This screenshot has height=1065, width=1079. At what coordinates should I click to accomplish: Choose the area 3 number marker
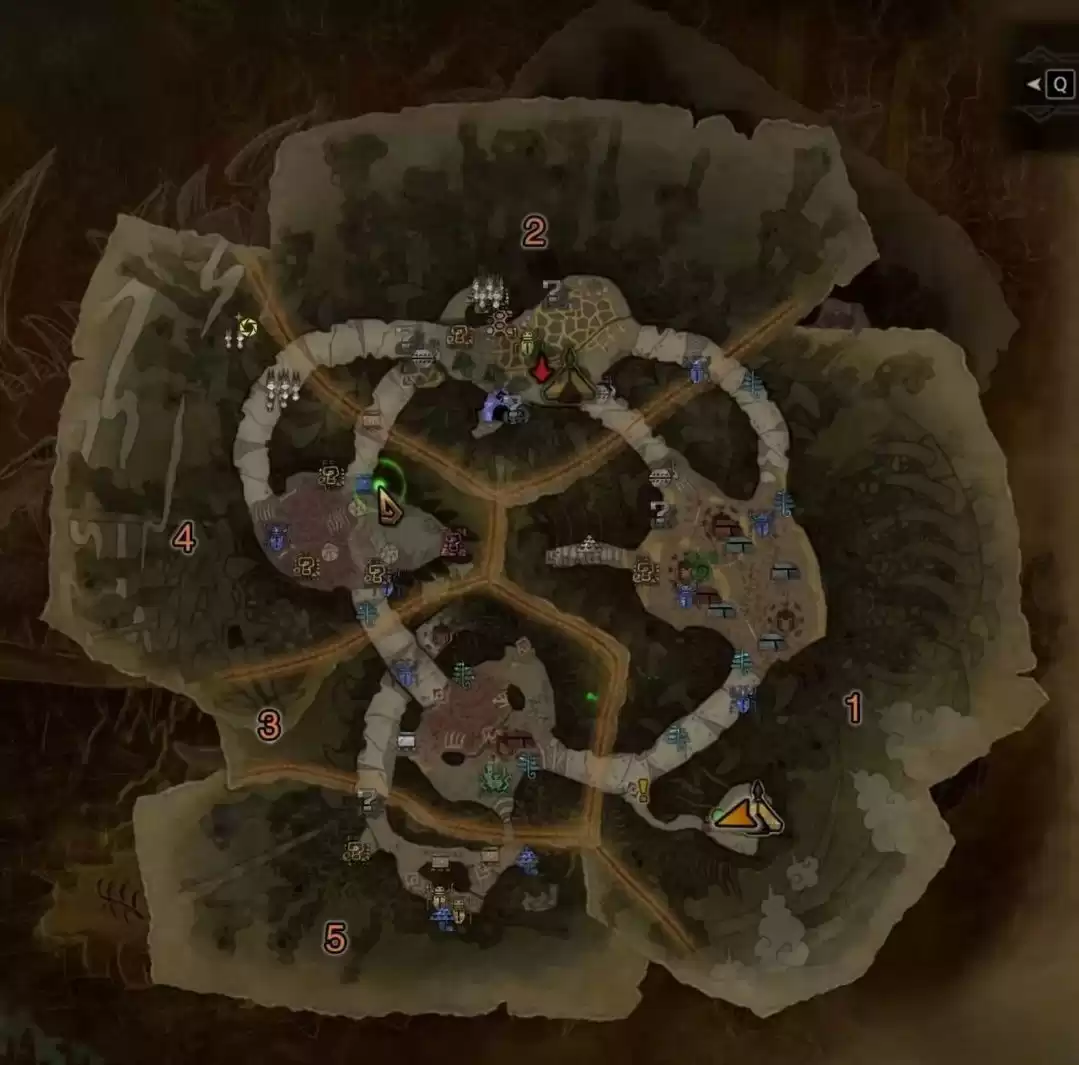[268, 726]
